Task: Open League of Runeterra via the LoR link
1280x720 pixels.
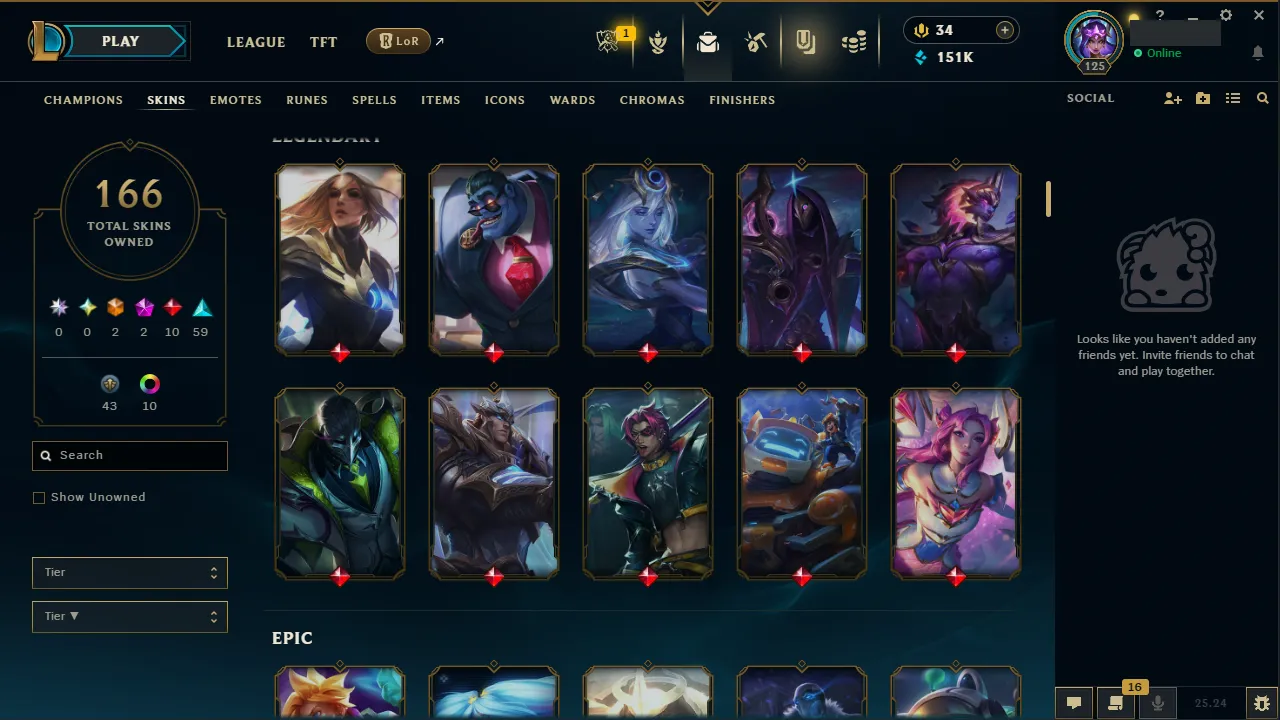Action: coord(398,41)
